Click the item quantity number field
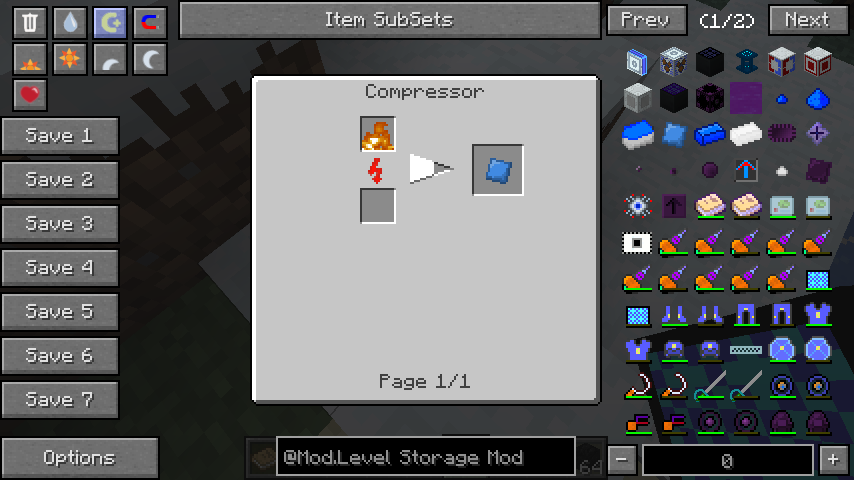The width and height of the screenshot is (854, 480). click(x=727, y=460)
